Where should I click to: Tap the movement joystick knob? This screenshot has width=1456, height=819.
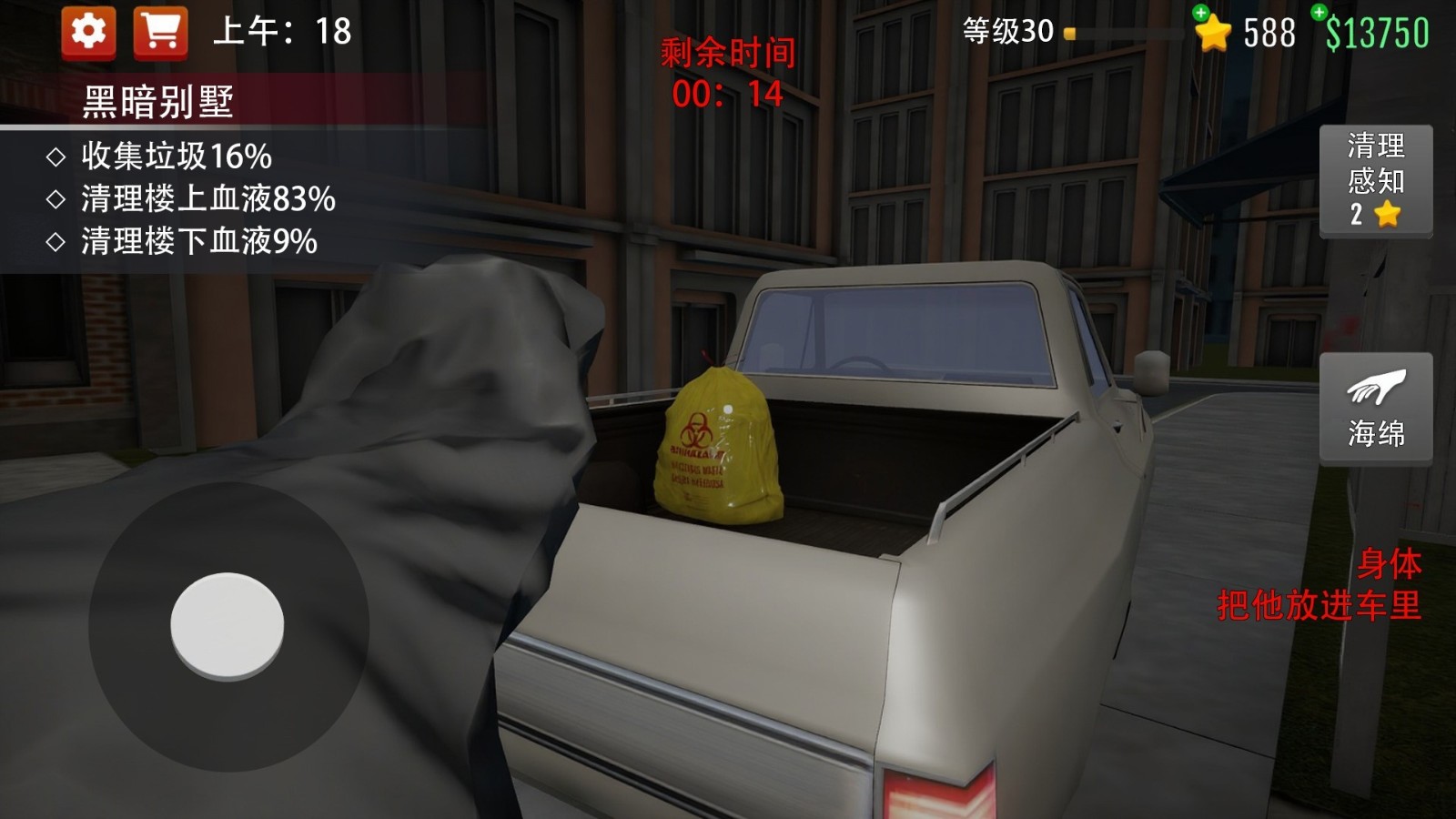tap(227, 622)
